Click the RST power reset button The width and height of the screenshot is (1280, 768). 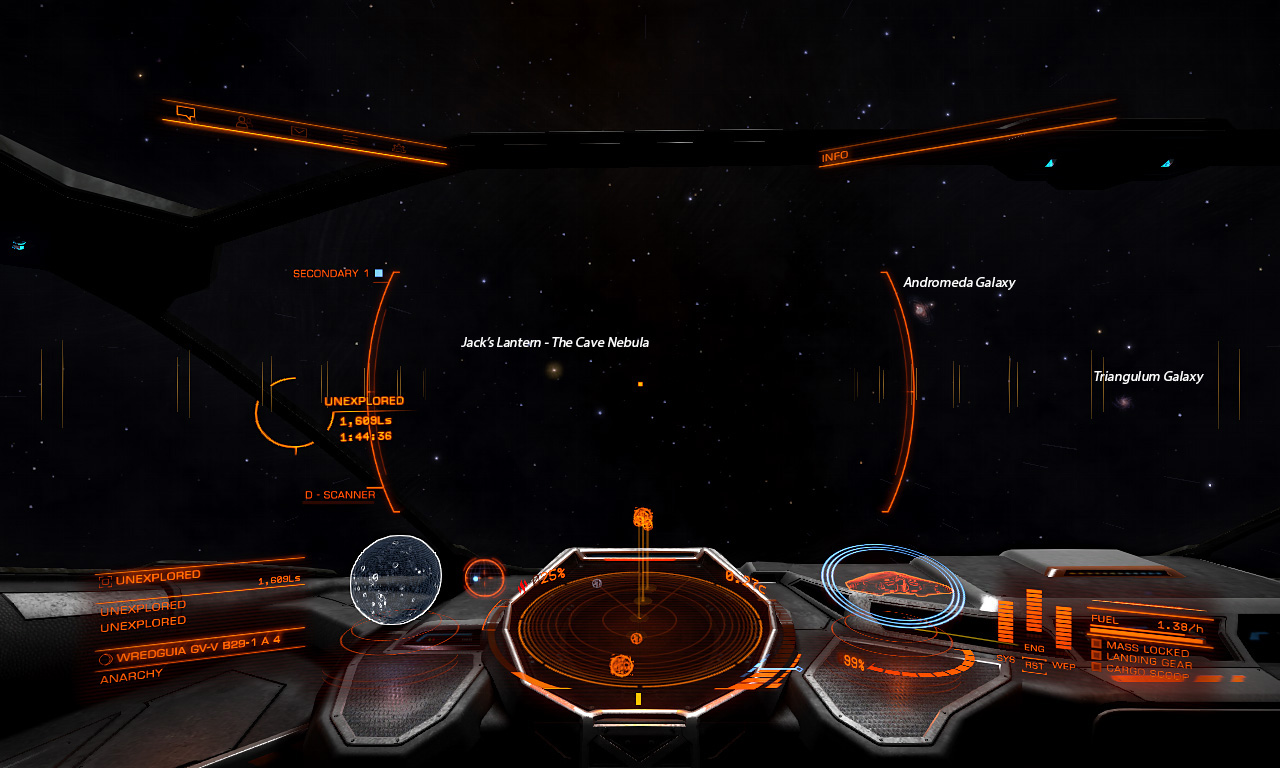click(x=1034, y=665)
